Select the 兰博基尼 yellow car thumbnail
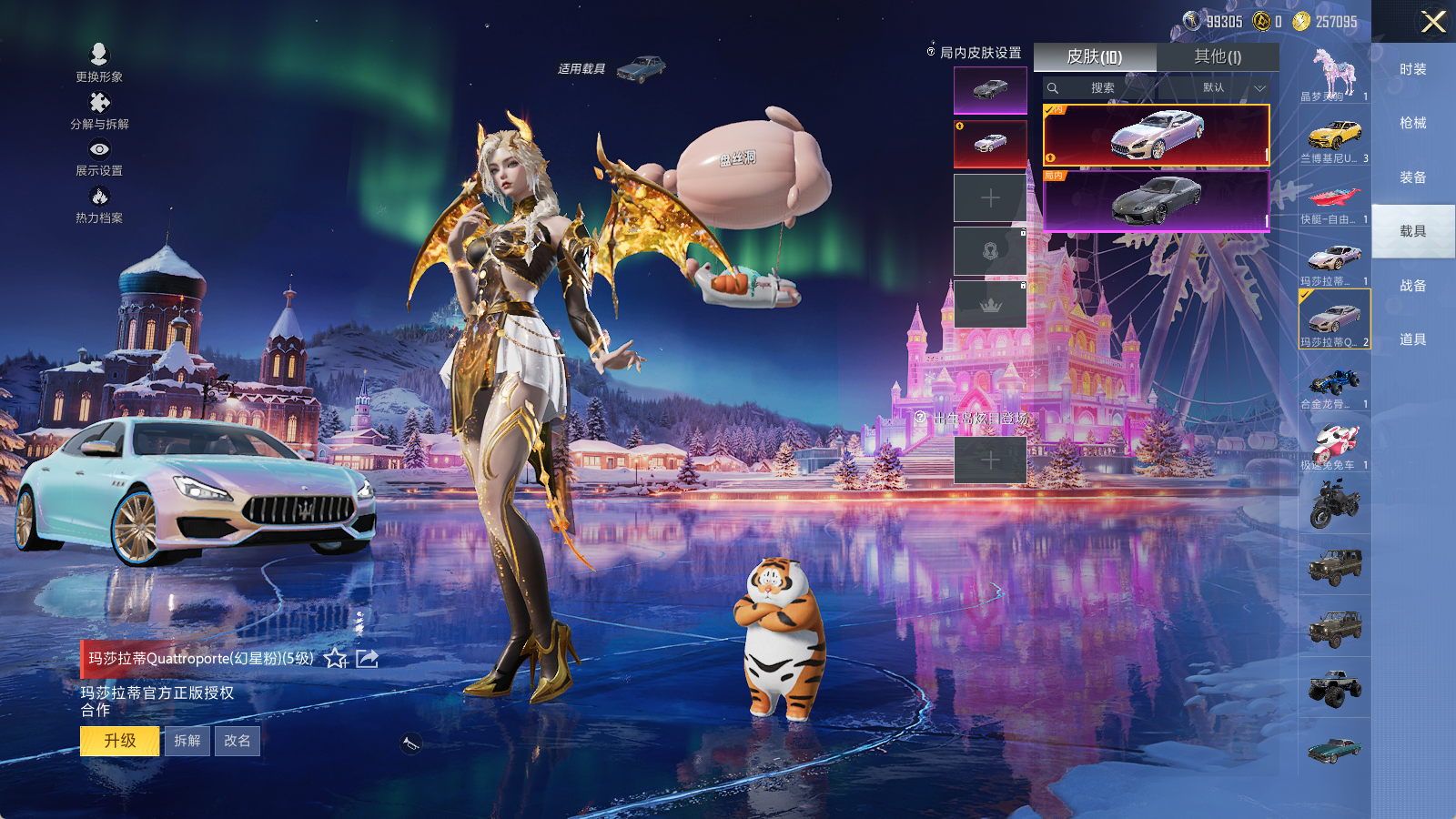The height and width of the screenshot is (819, 1456). (x=1334, y=138)
